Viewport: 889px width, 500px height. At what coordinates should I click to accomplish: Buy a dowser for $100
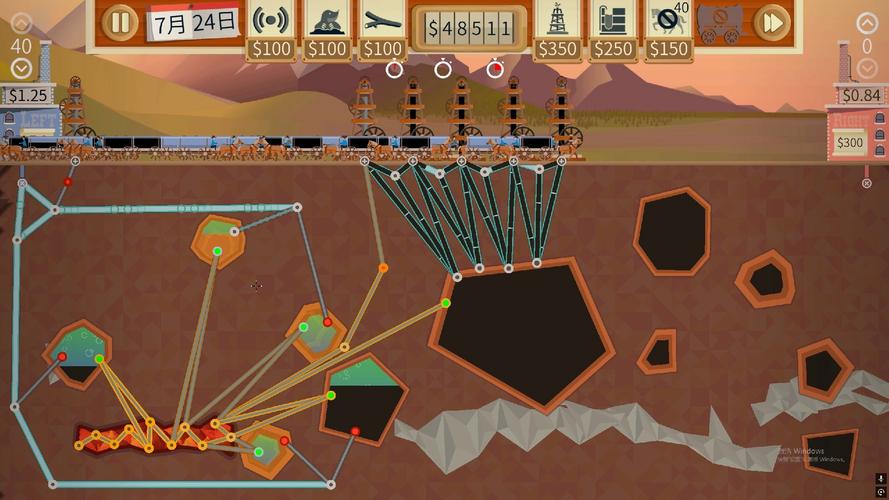point(383,21)
